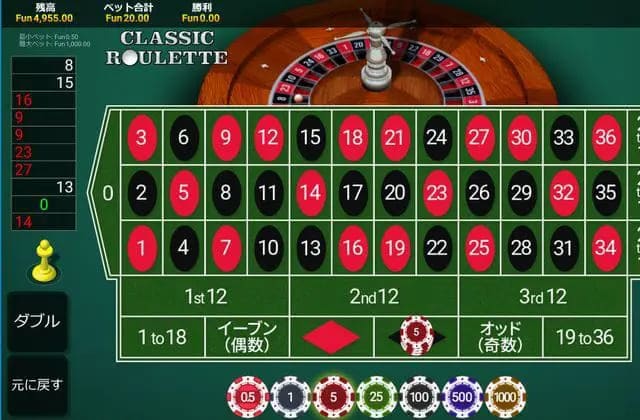Bet on even with イーブン (偶数)
Image resolution: width=640 pixels, height=420 pixels.
pos(246,337)
